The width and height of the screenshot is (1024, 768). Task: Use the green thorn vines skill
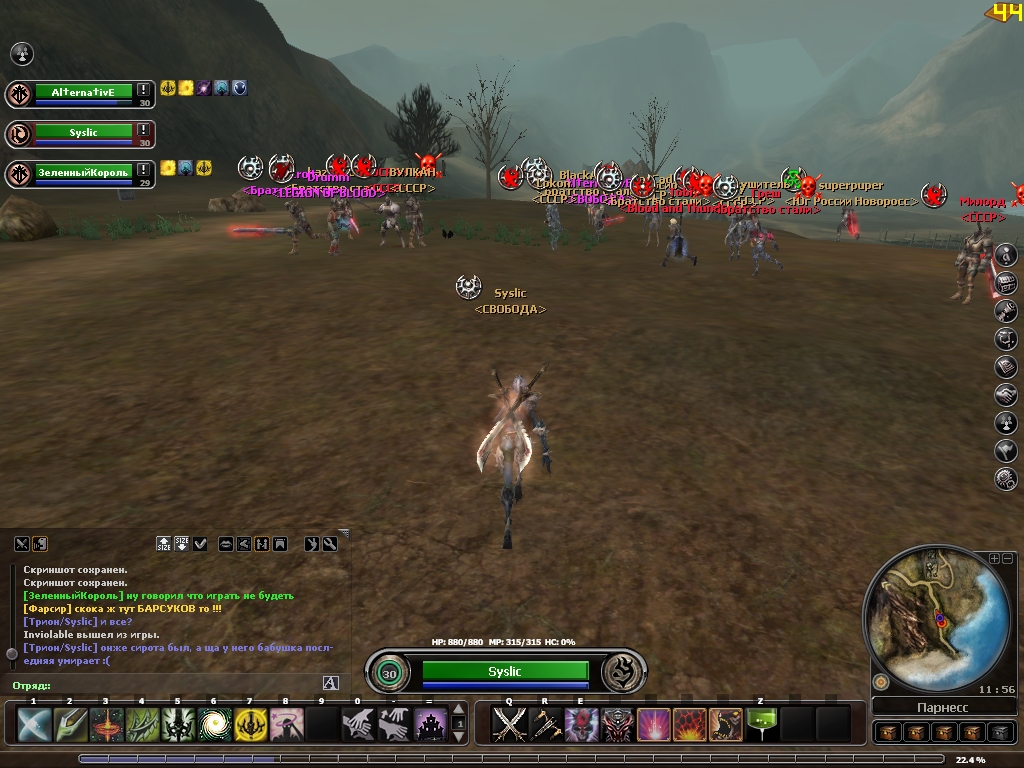(142, 724)
